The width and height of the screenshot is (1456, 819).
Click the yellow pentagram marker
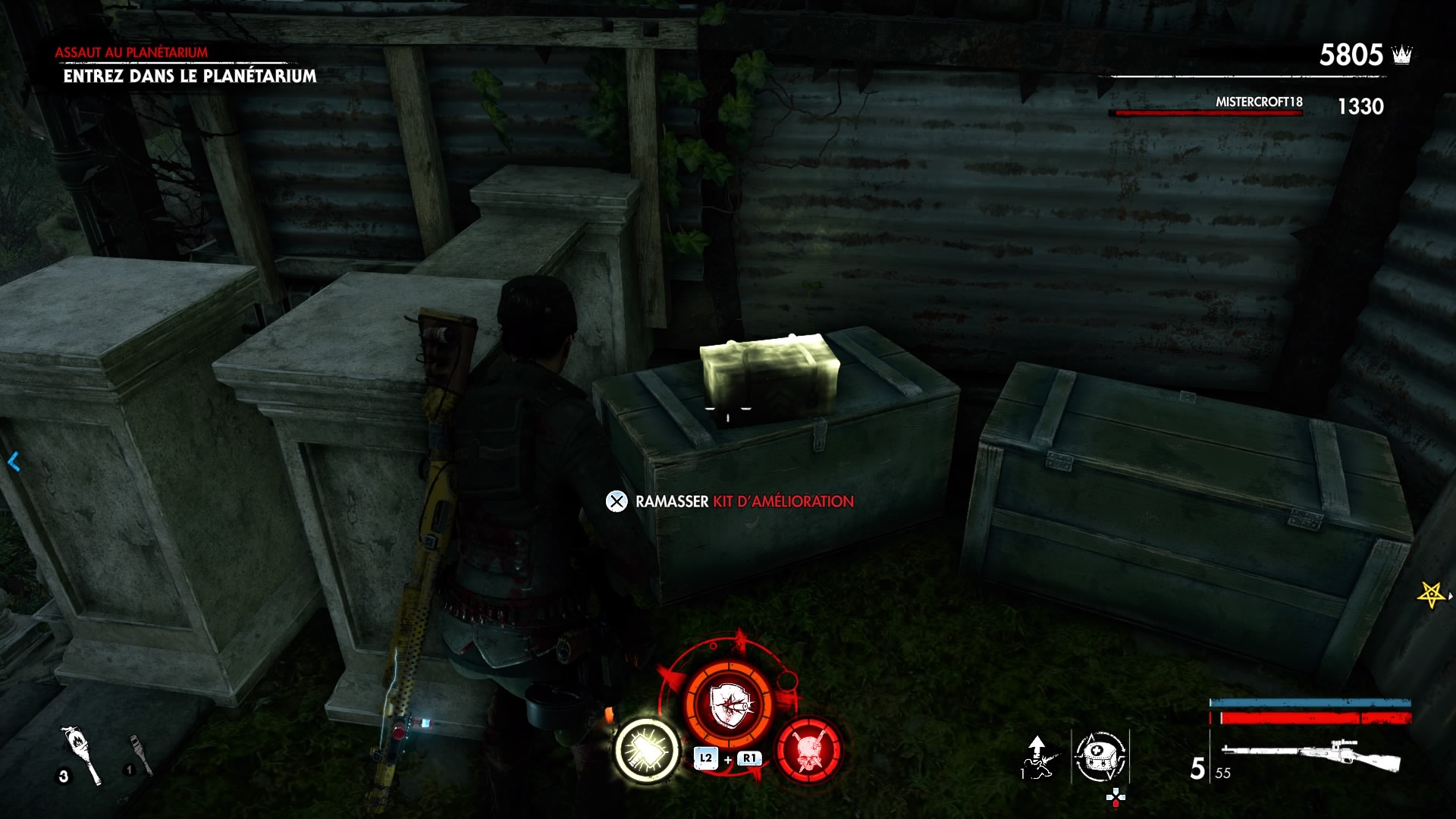[1430, 595]
